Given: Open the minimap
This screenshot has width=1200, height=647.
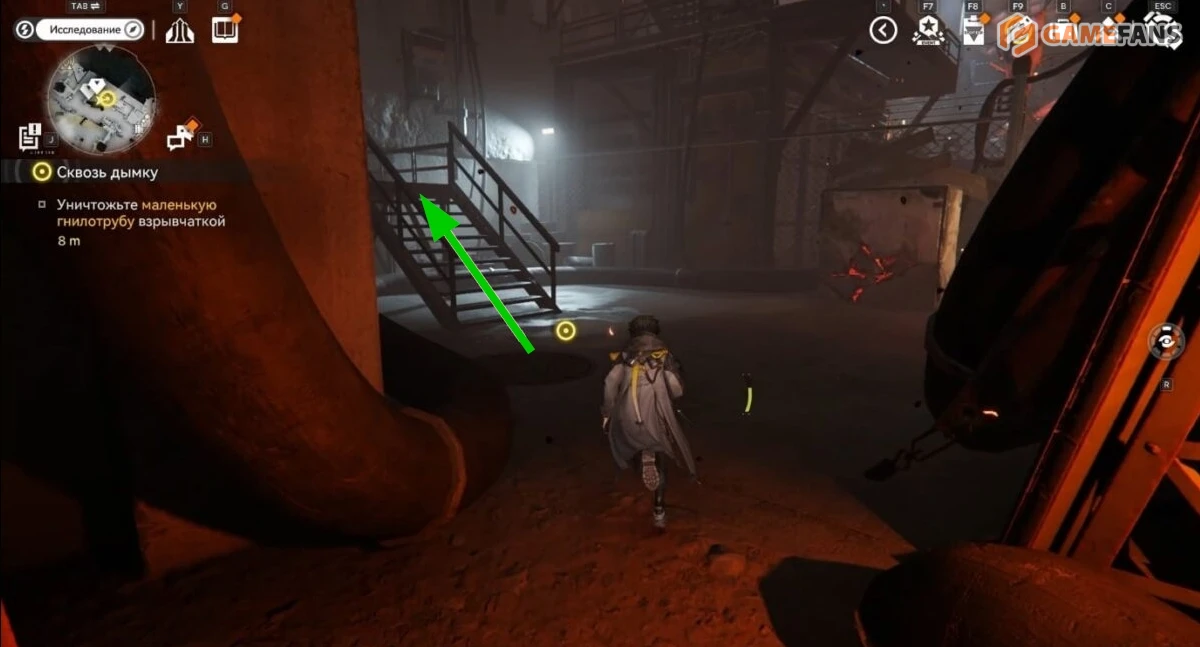Looking at the screenshot, I should pyautogui.click(x=104, y=94).
